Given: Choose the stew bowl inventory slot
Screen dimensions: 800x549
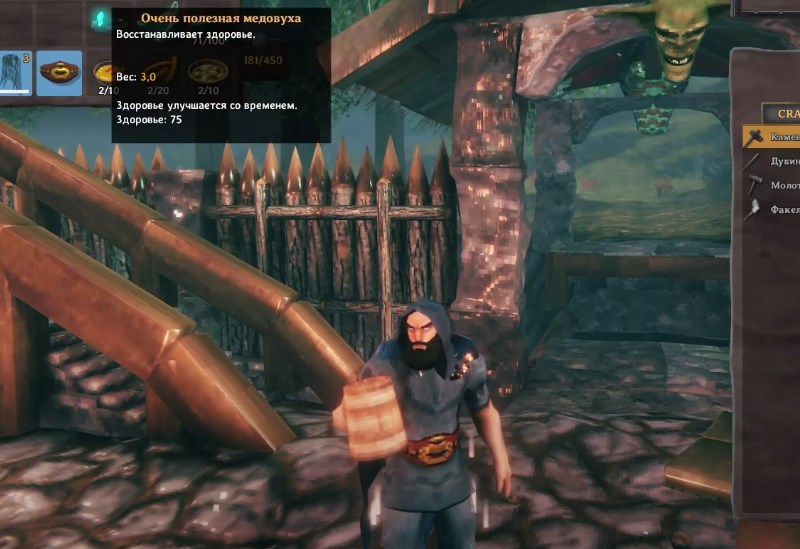Looking at the screenshot, I should pyautogui.click(x=209, y=72).
